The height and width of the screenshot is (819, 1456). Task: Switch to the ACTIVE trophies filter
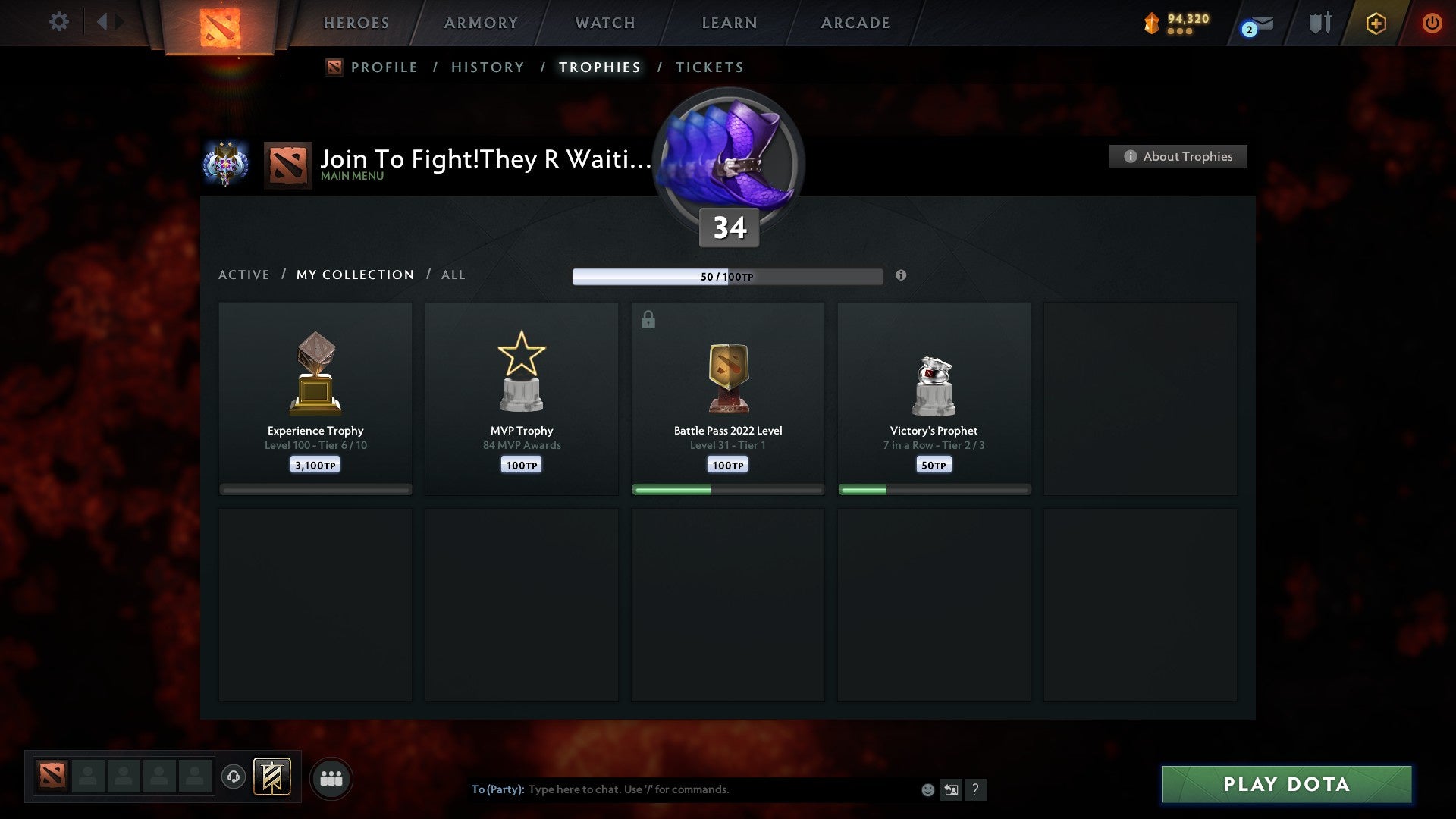[x=244, y=275]
